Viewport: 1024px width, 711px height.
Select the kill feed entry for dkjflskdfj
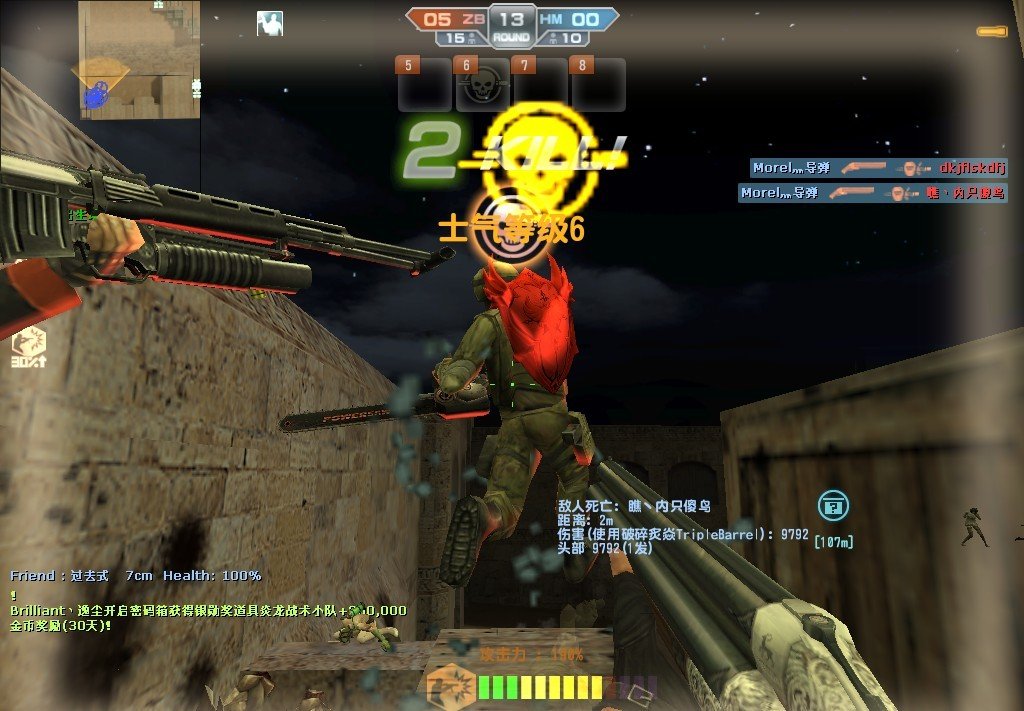(x=878, y=168)
